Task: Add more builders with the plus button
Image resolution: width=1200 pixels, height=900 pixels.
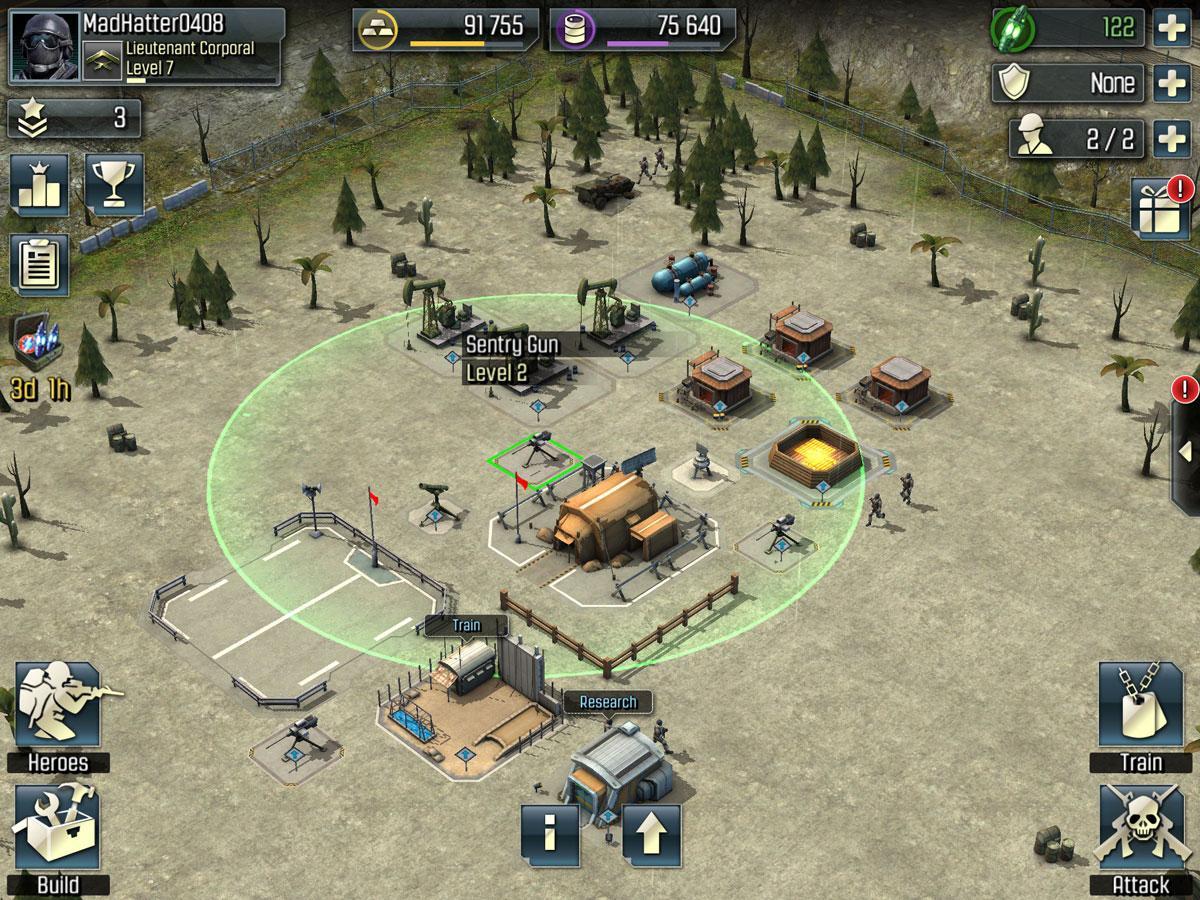Action: point(1171,139)
